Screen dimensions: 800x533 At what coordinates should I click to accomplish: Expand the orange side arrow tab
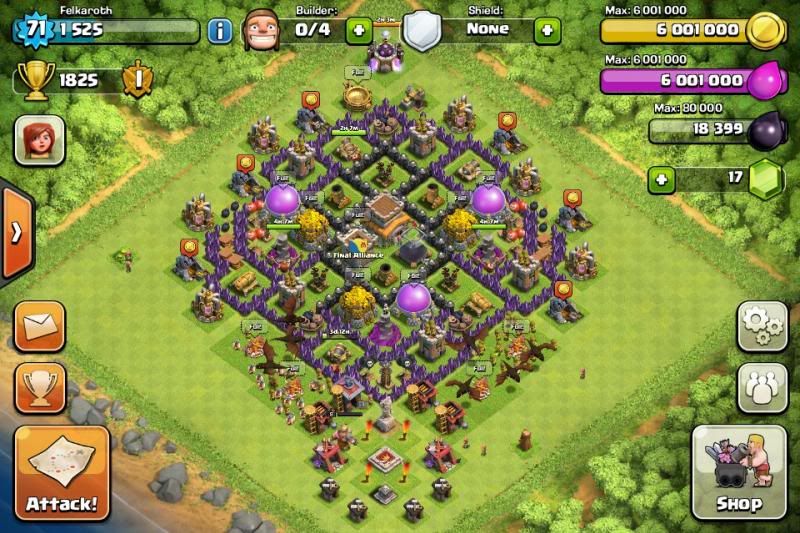coord(15,232)
